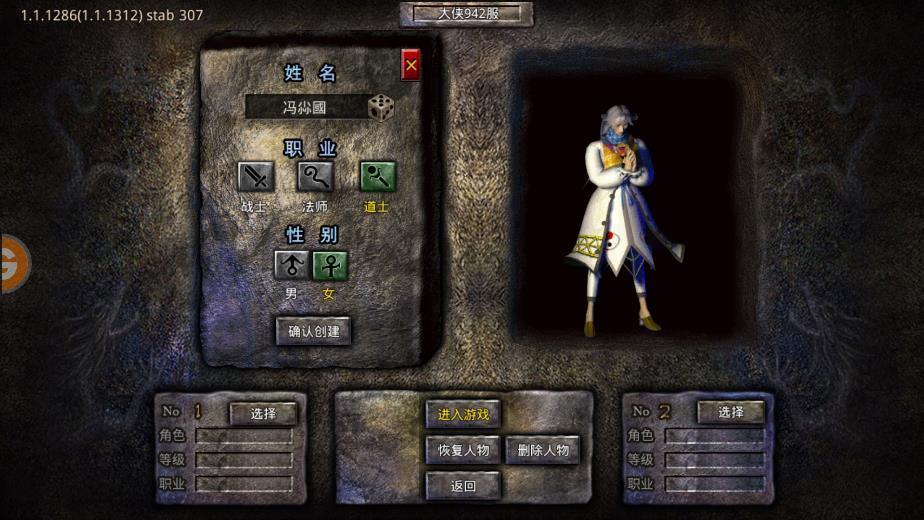
Task: Confirm character creation (确认创建)
Action: [x=313, y=331]
